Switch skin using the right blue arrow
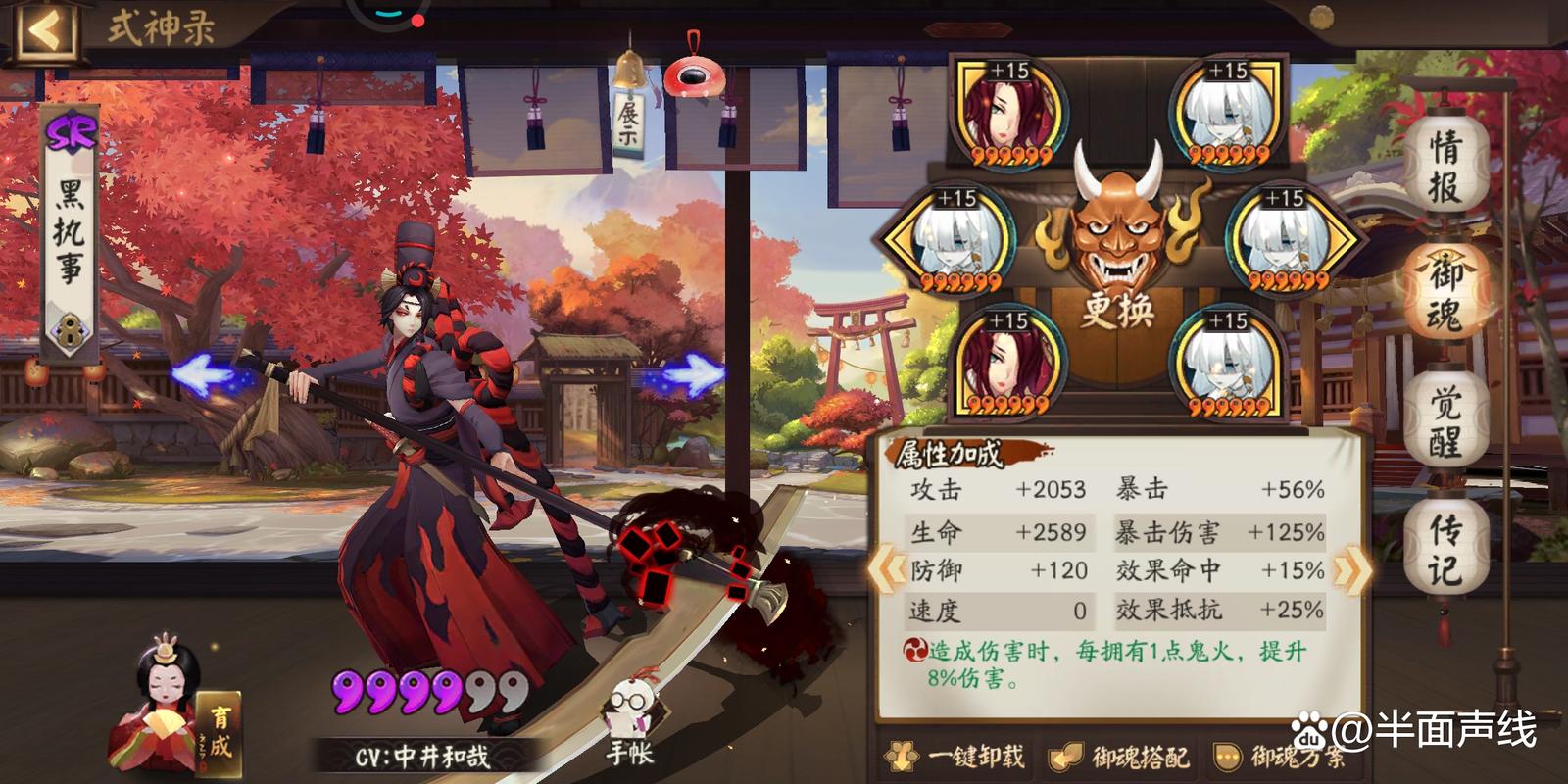This screenshot has height=784, width=1568. pyautogui.click(x=692, y=373)
